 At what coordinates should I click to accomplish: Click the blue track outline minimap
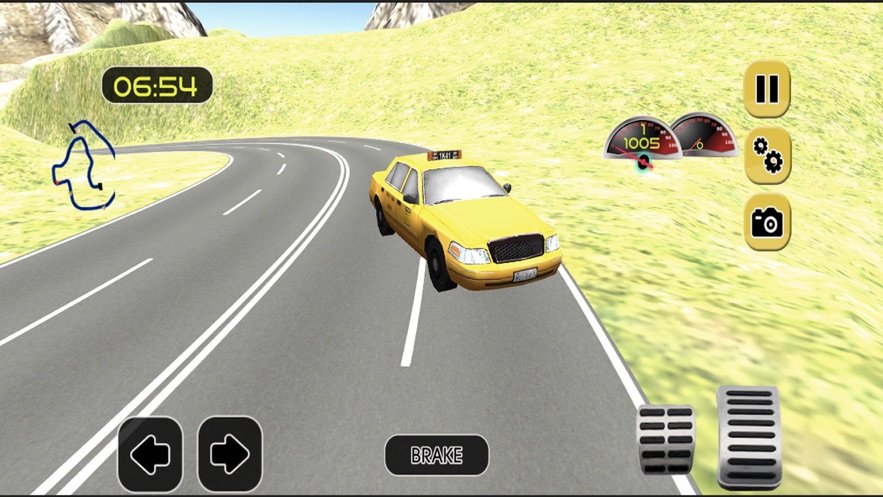point(84,165)
